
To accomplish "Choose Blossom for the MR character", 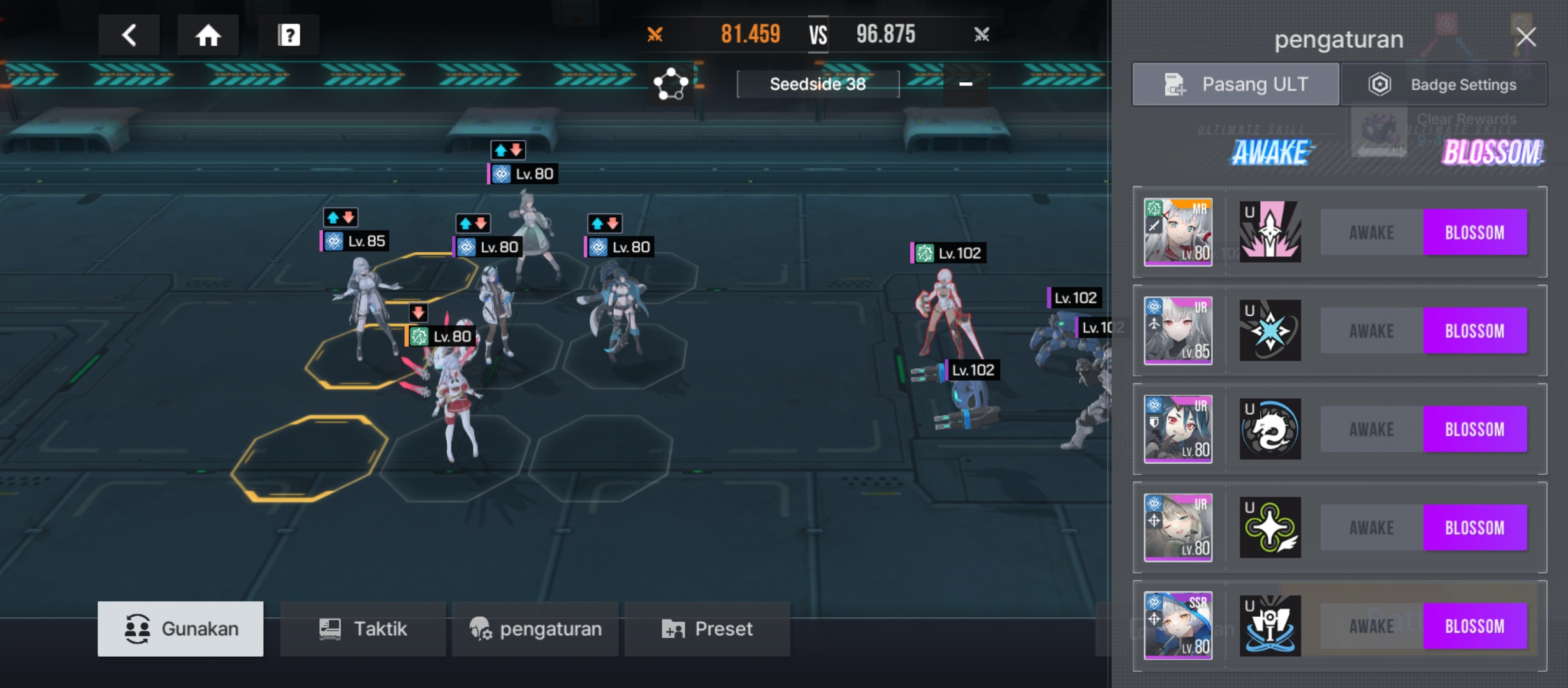I will tap(1475, 233).
